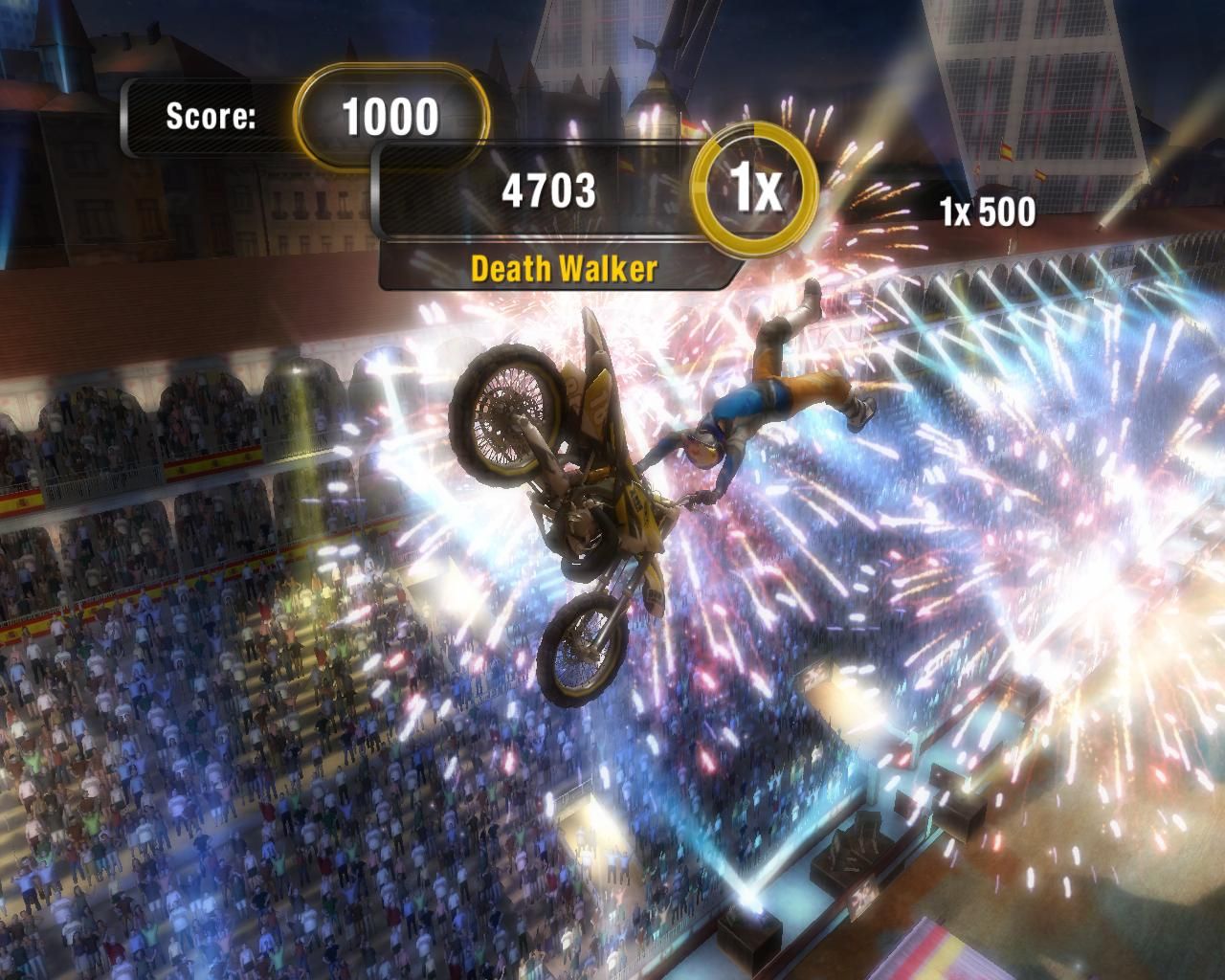
Task: Toggle the Death Walker trick banner
Action: [562, 270]
